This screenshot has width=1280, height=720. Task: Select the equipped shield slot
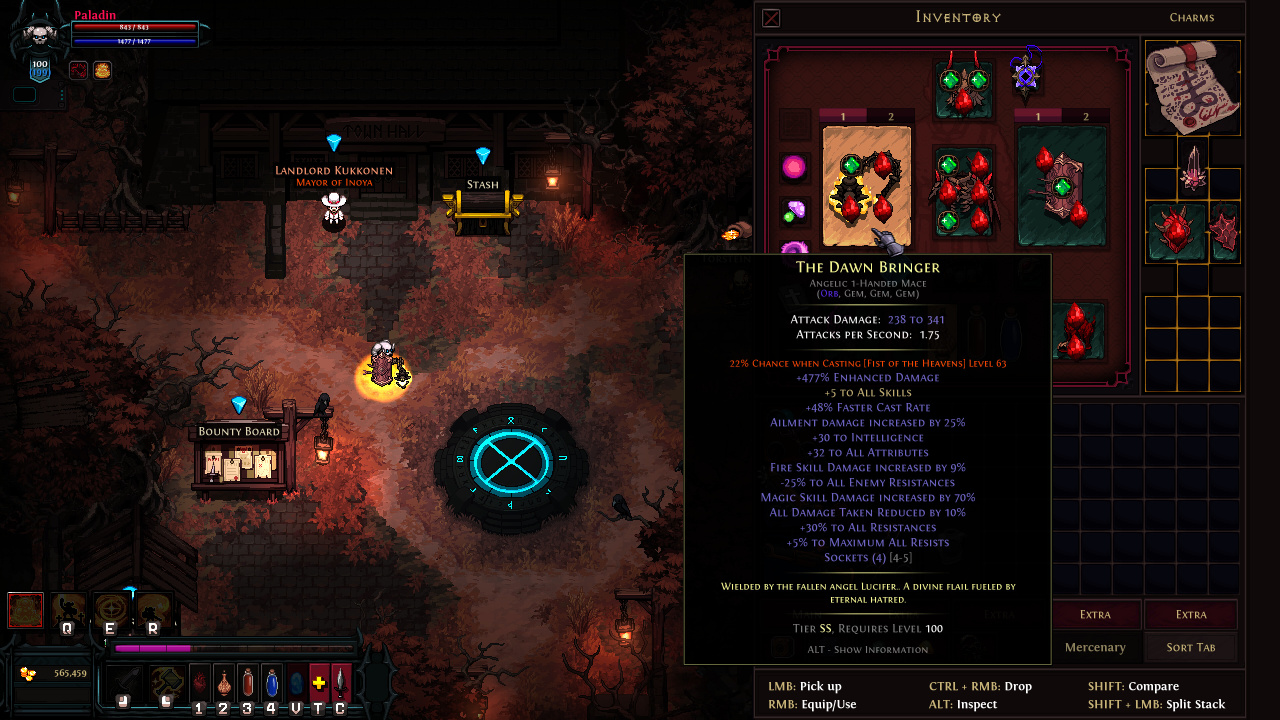(1061, 186)
